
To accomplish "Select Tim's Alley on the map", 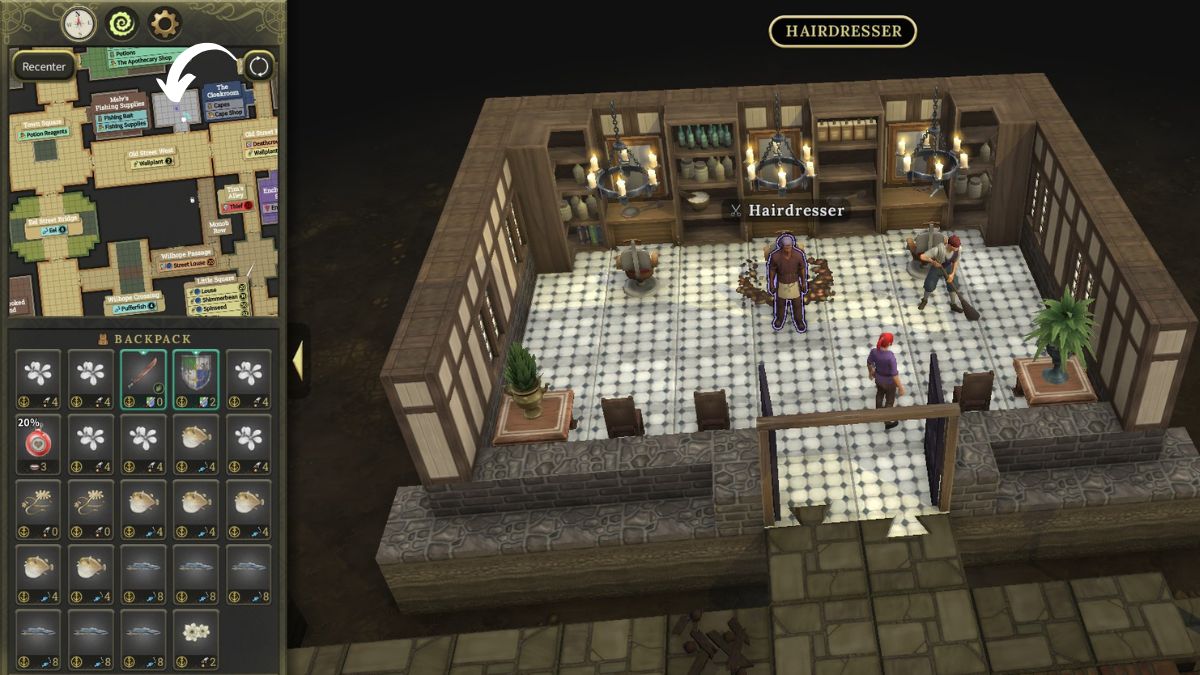I will click(235, 190).
